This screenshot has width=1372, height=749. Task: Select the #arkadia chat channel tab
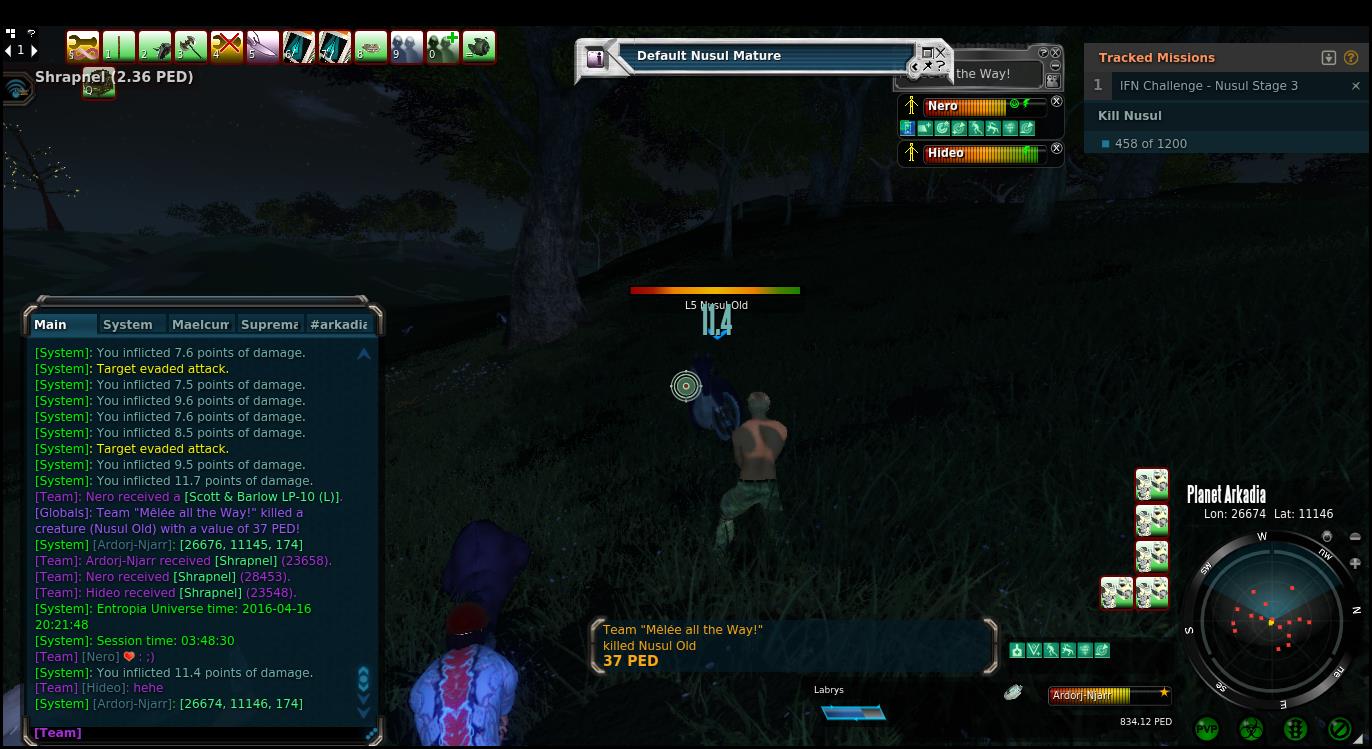[339, 324]
